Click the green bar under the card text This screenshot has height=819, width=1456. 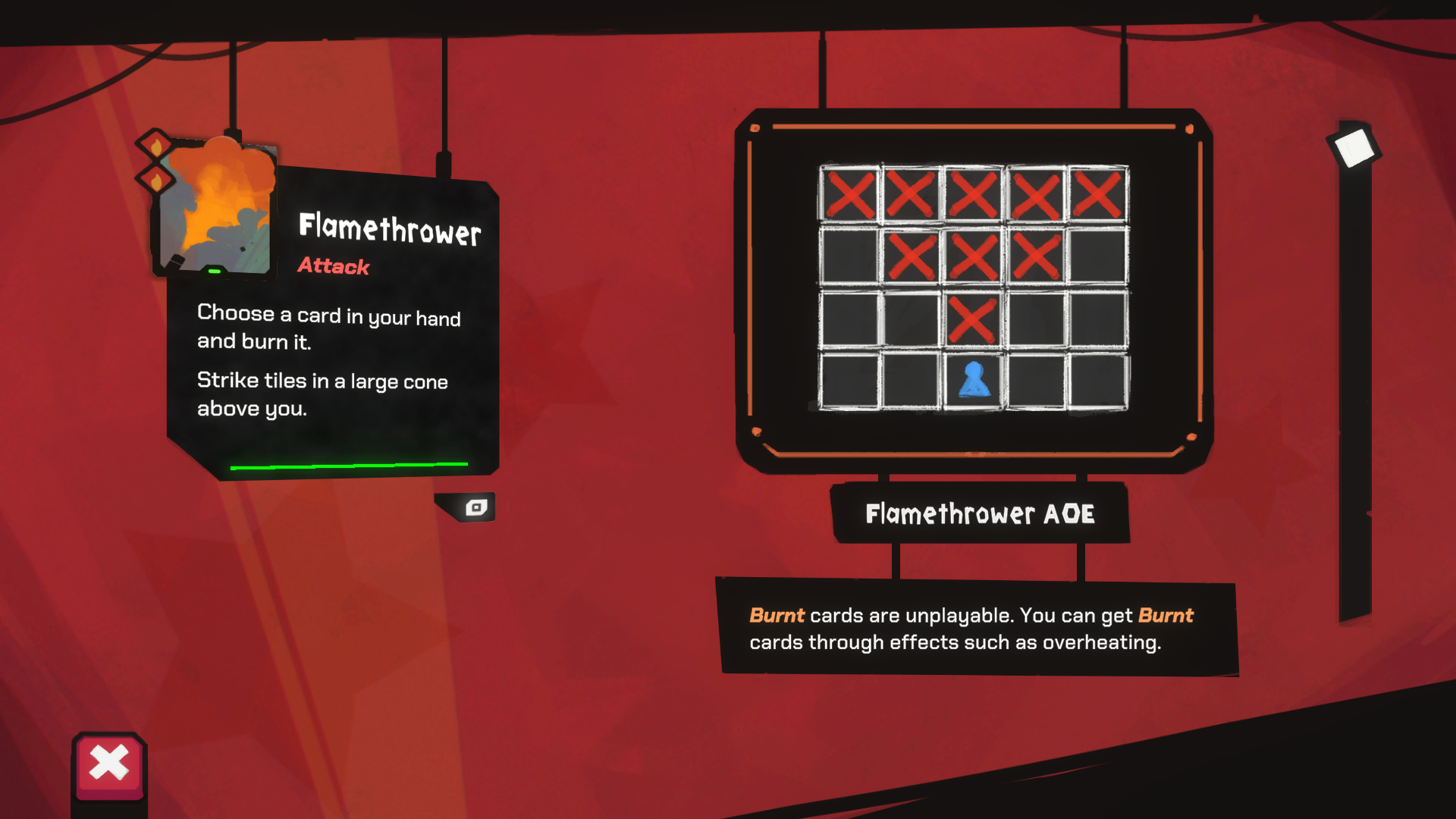(x=350, y=463)
